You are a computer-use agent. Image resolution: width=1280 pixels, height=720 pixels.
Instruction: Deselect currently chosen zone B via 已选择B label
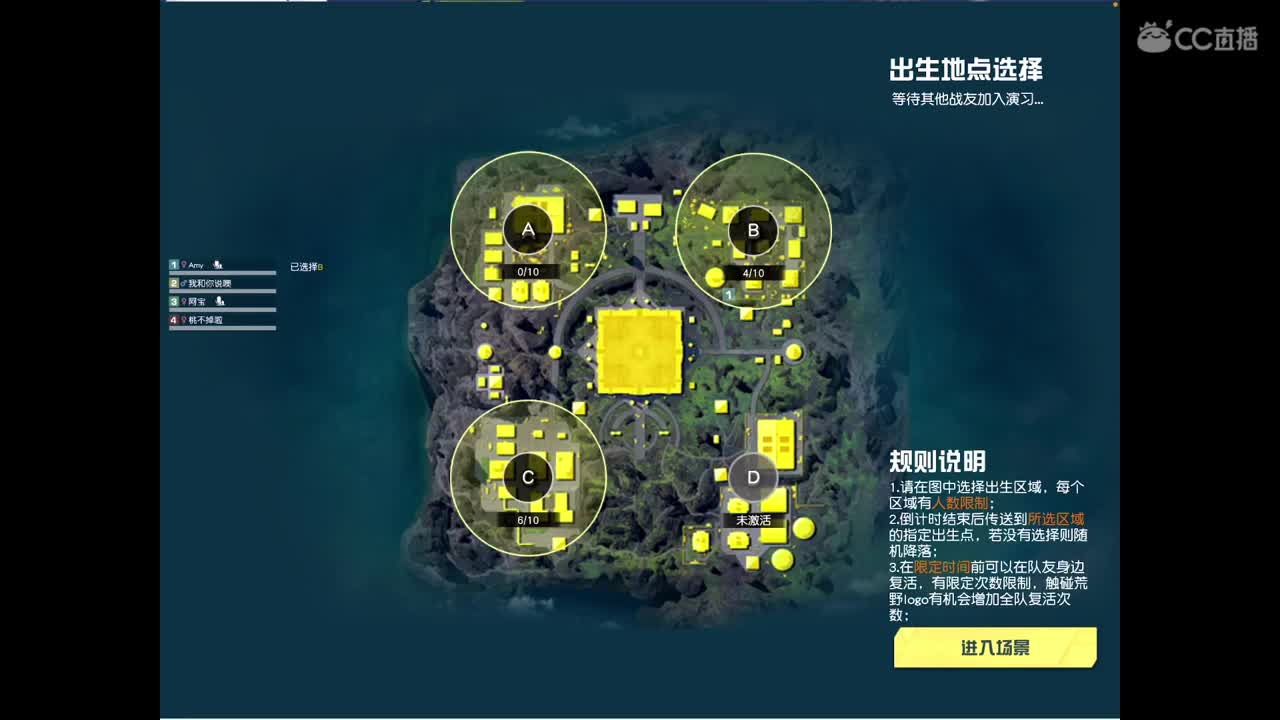[x=306, y=267]
